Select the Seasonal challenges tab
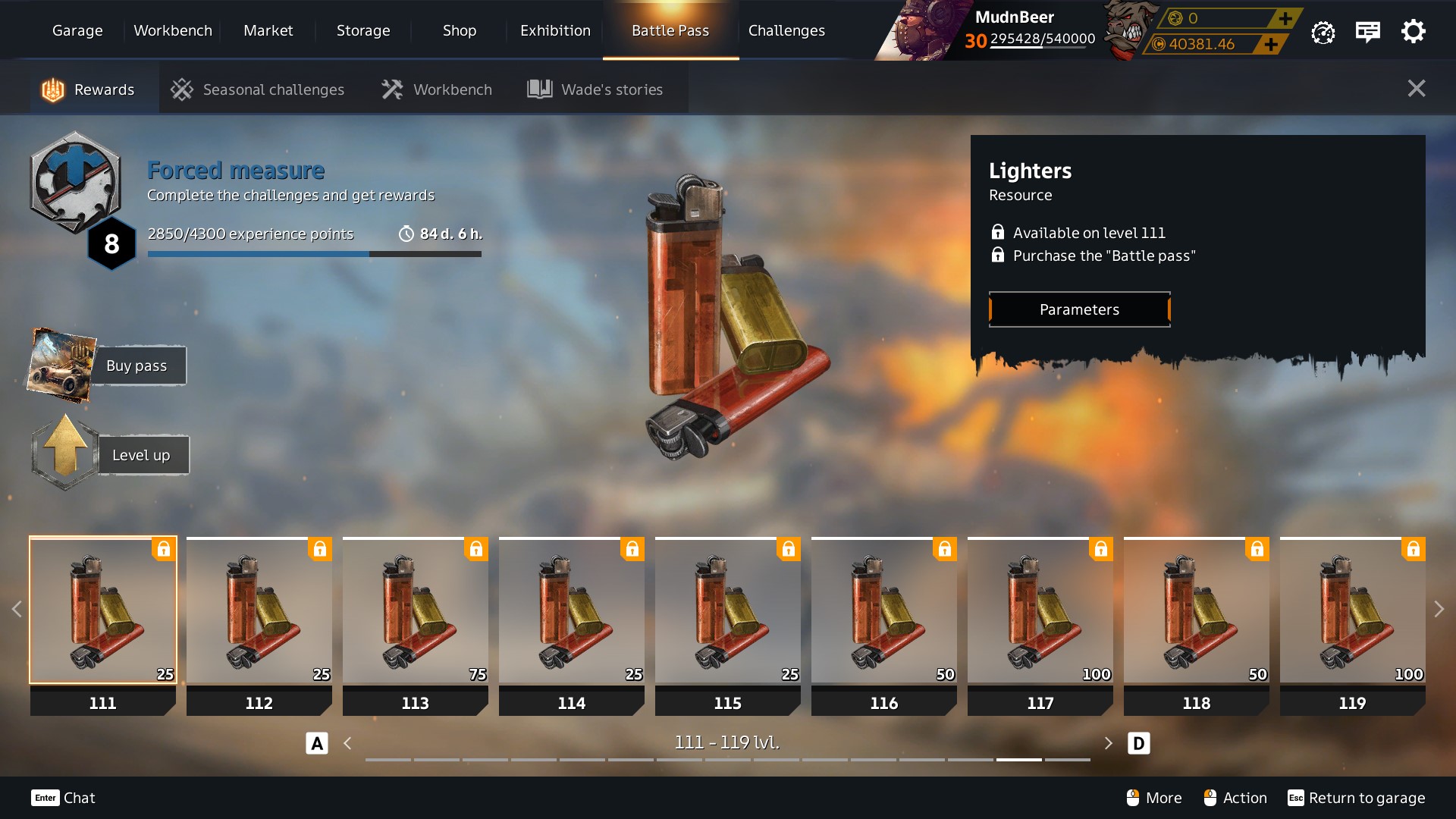The height and width of the screenshot is (819, 1456). coord(258,89)
